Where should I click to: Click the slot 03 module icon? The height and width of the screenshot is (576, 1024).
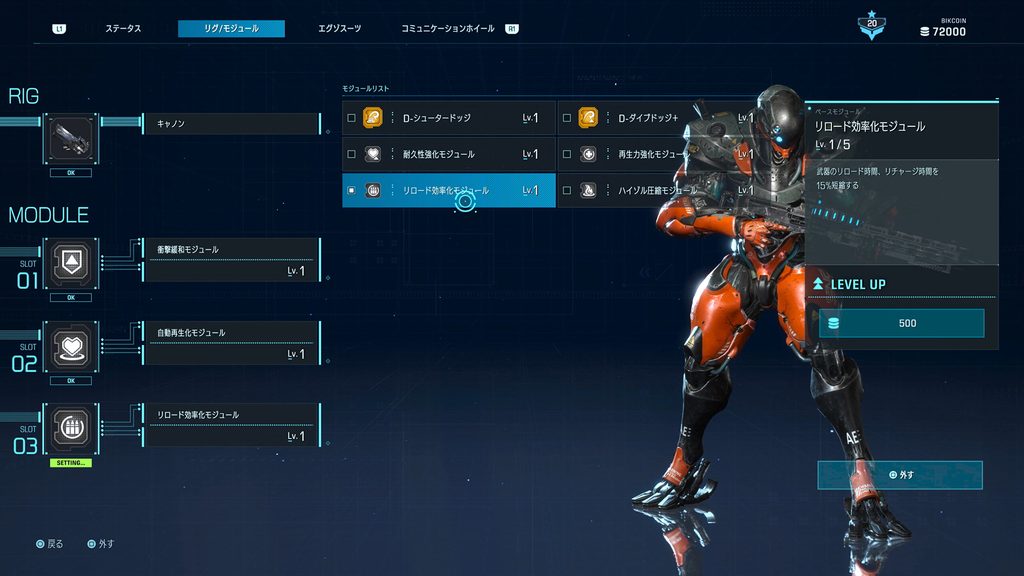[71, 426]
